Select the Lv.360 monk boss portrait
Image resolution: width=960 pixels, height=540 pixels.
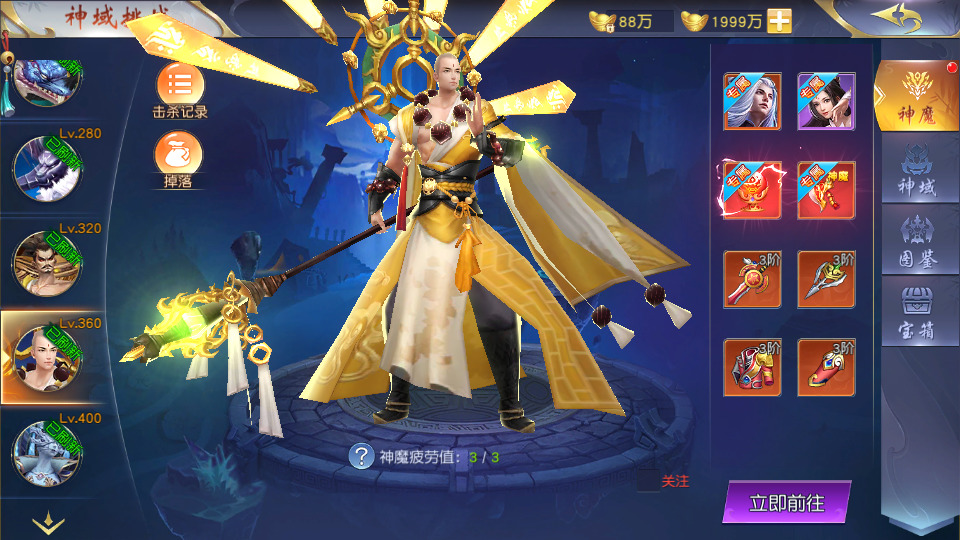pos(46,356)
